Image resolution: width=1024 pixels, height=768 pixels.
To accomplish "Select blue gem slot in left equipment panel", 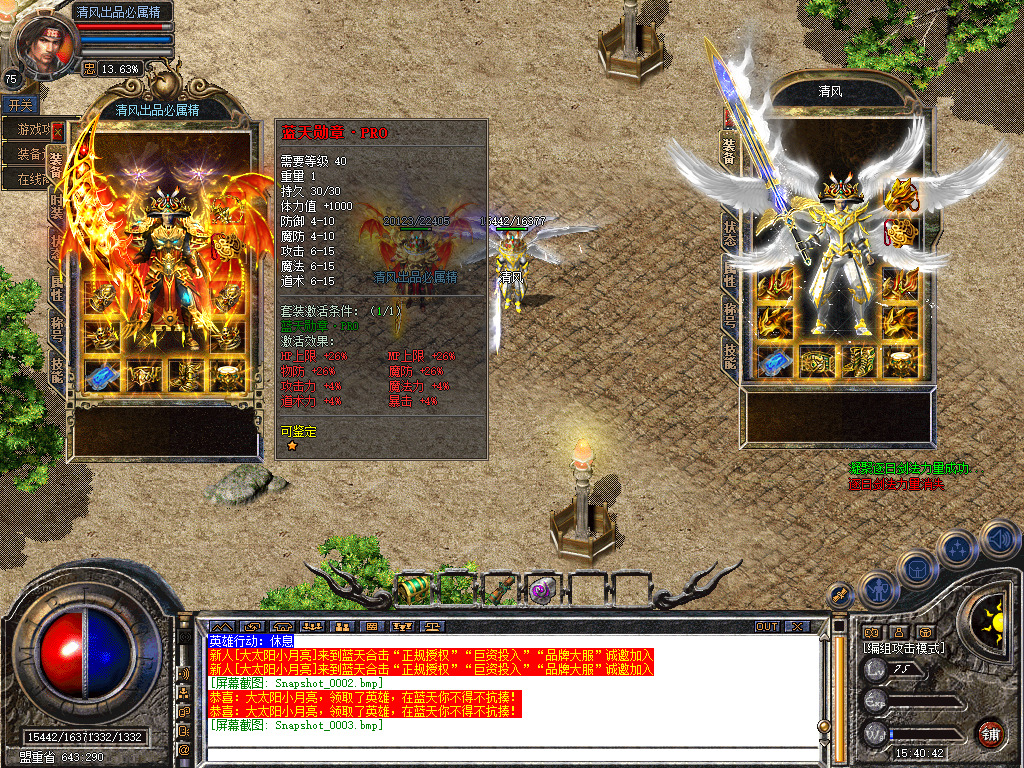I will pyautogui.click(x=101, y=375).
